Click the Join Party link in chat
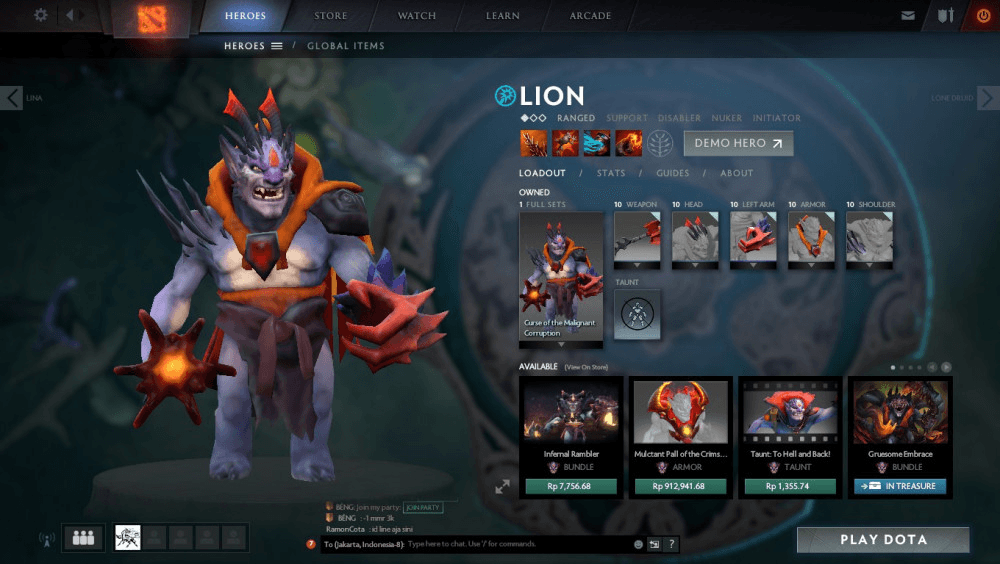 [423, 508]
